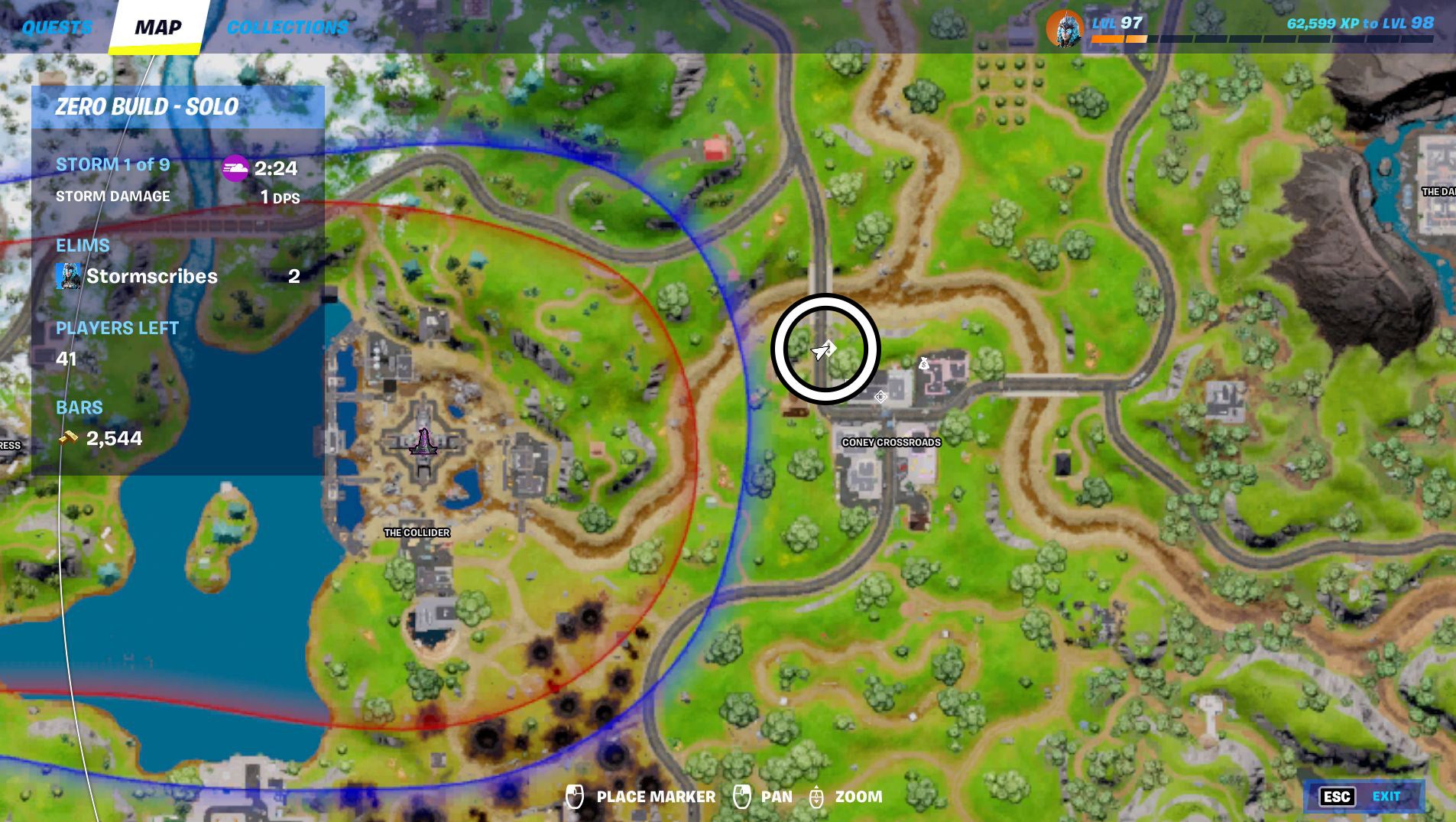Click the STORM 1 of 9 panel header
The height and width of the screenshot is (822, 1456).
point(112,164)
